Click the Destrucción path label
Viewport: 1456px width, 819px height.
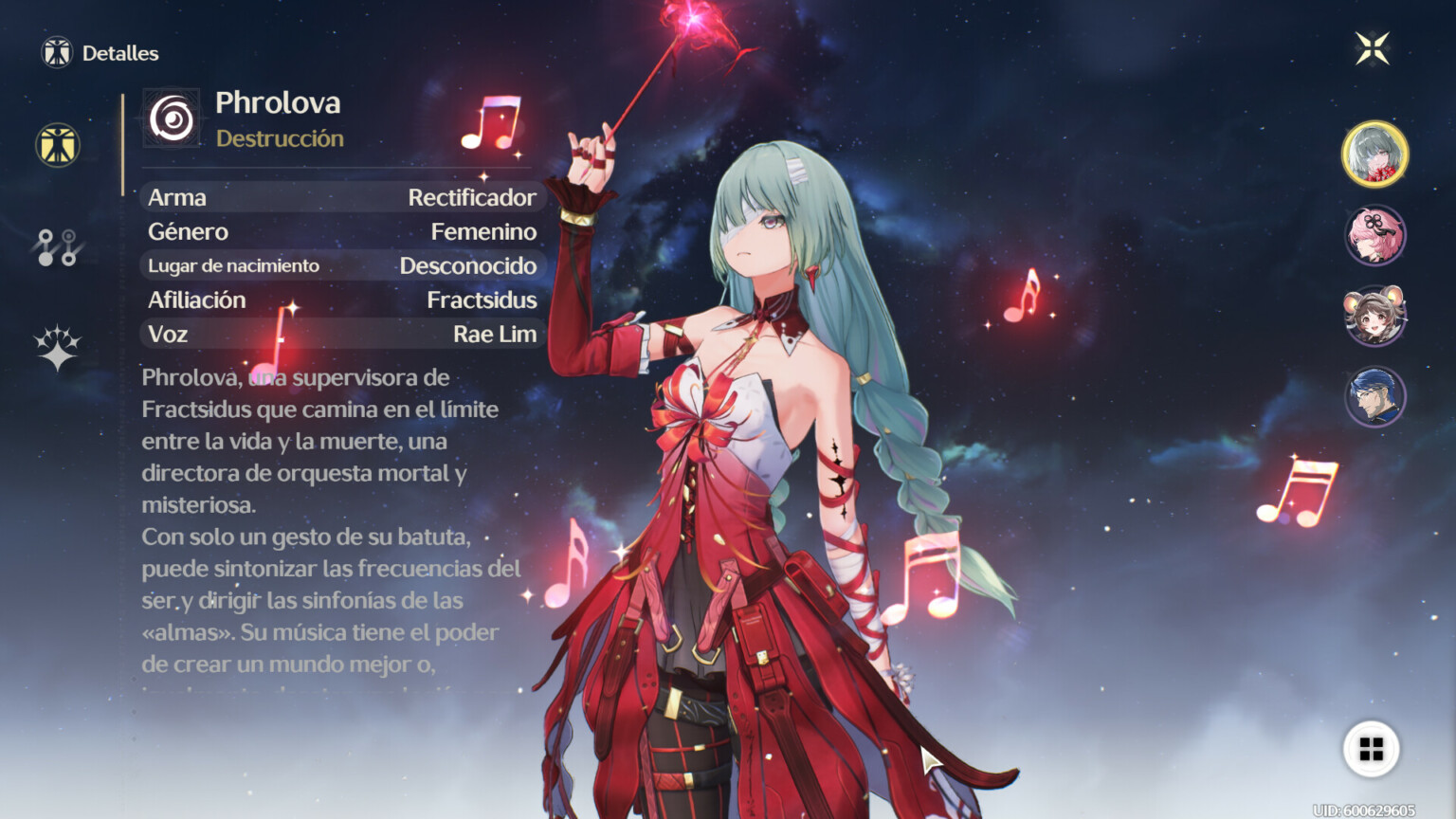tap(280, 138)
